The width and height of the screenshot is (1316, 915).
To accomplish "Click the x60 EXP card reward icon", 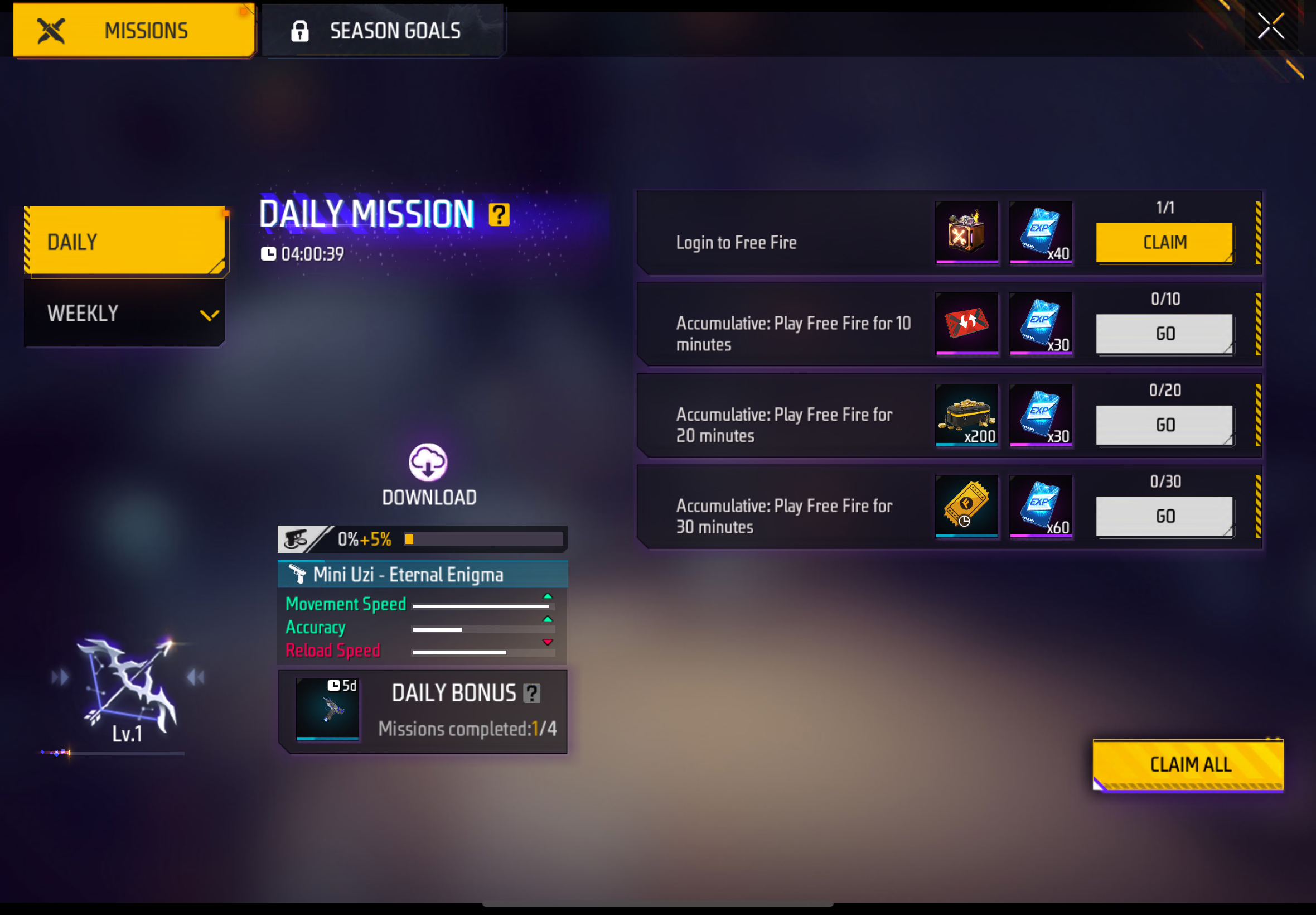I will coord(1041,506).
